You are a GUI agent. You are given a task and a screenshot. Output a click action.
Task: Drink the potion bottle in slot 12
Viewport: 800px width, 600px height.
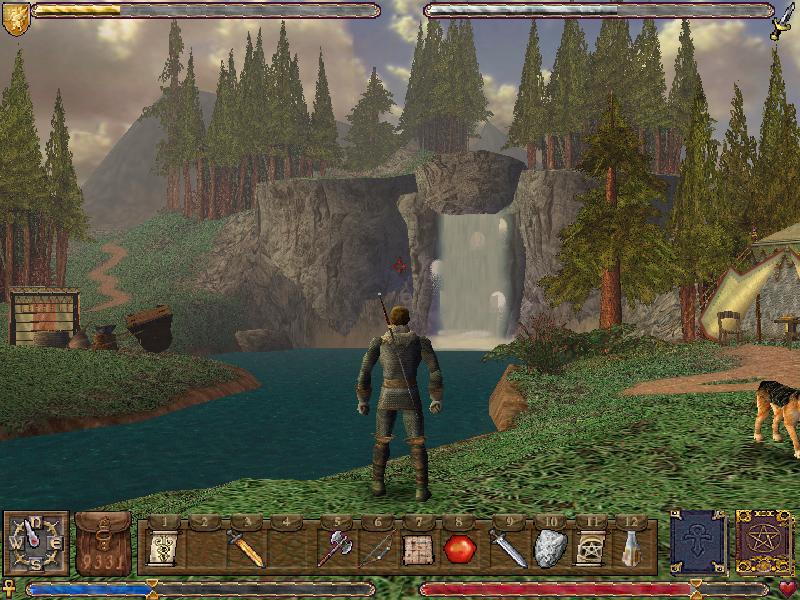[x=632, y=548]
